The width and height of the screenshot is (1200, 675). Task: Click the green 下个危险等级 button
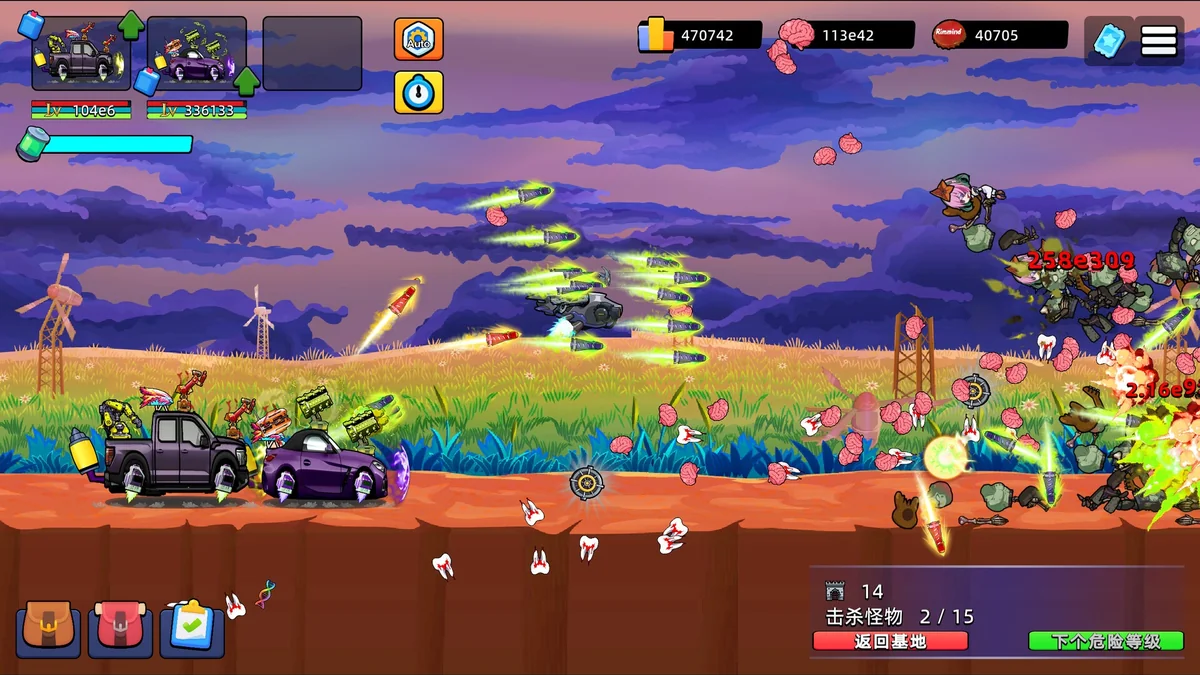[x=1106, y=642]
